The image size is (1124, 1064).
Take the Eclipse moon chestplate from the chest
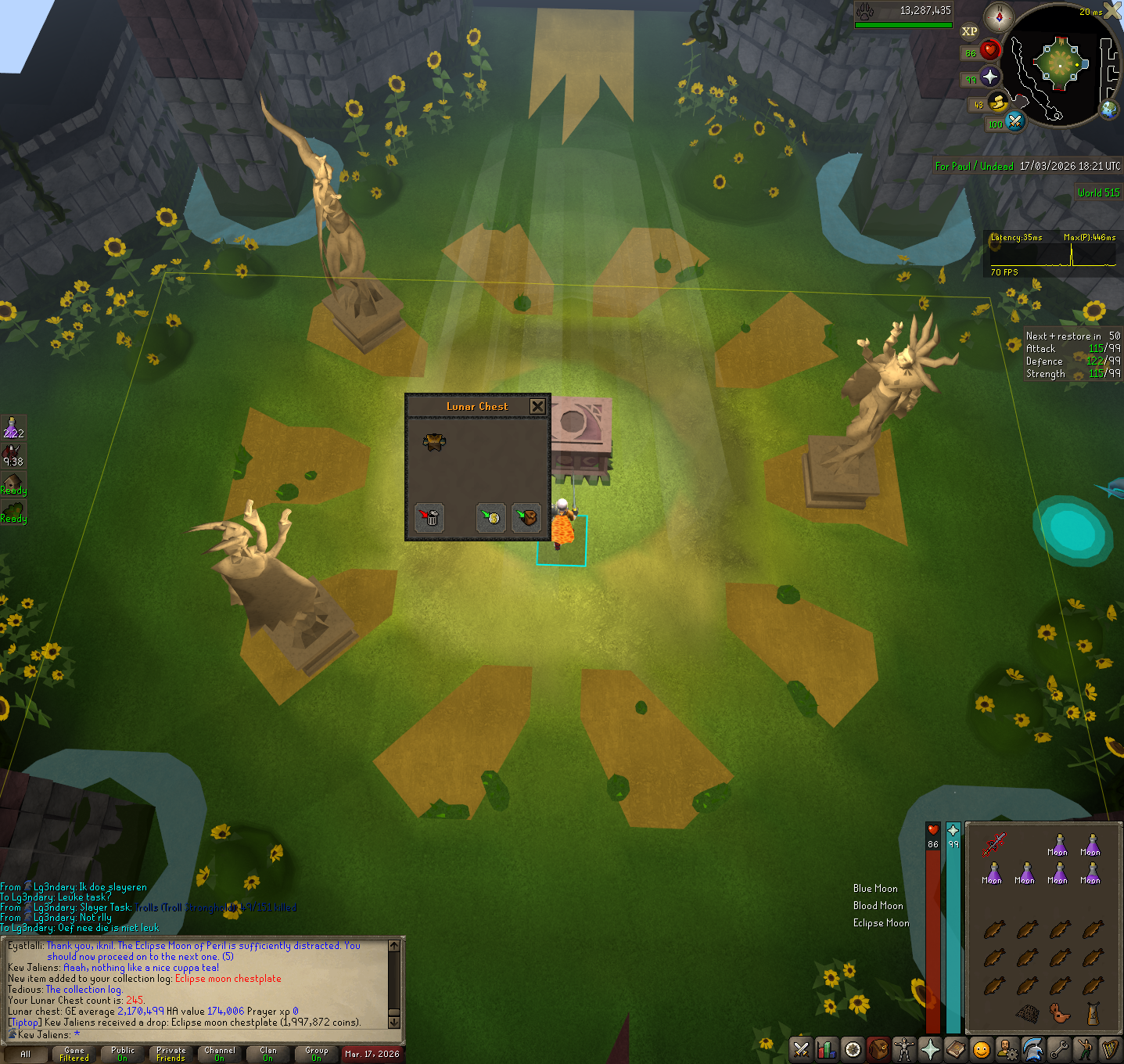(434, 442)
